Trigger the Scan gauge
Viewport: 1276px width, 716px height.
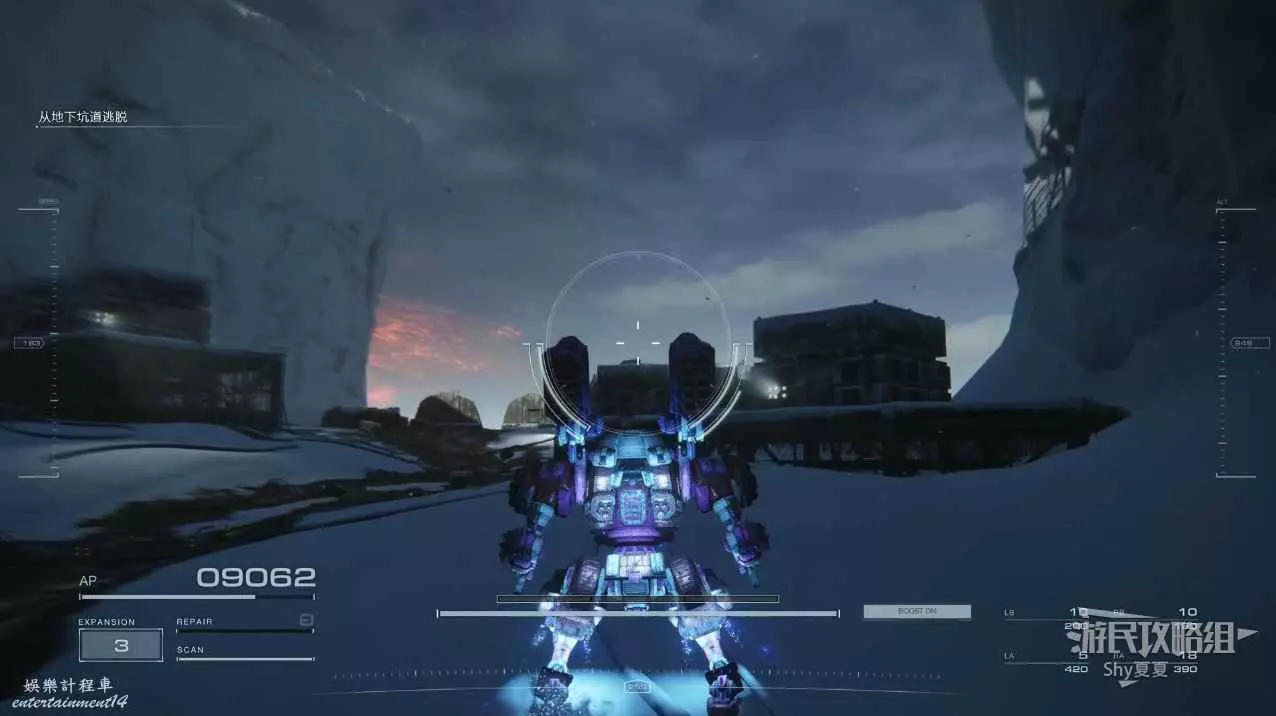click(244, 653)
